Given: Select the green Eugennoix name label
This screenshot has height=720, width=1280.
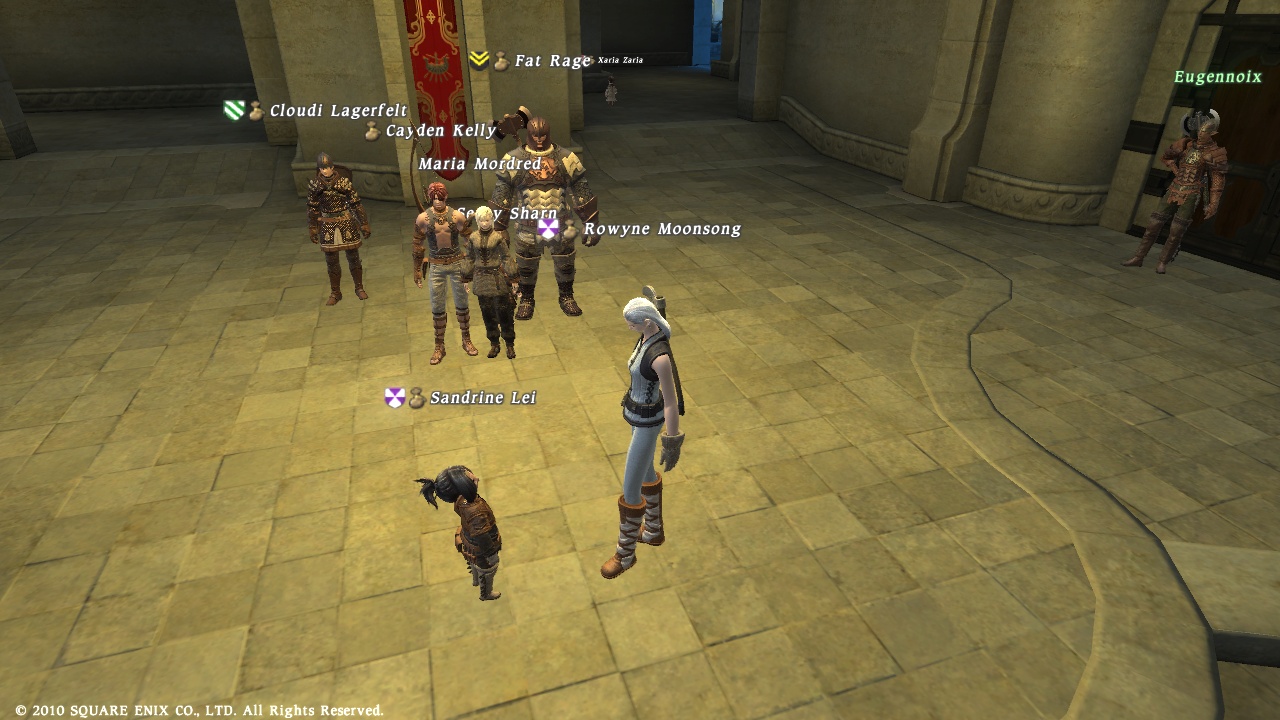Looking at the screenshot, I should tap(1218, 77).
